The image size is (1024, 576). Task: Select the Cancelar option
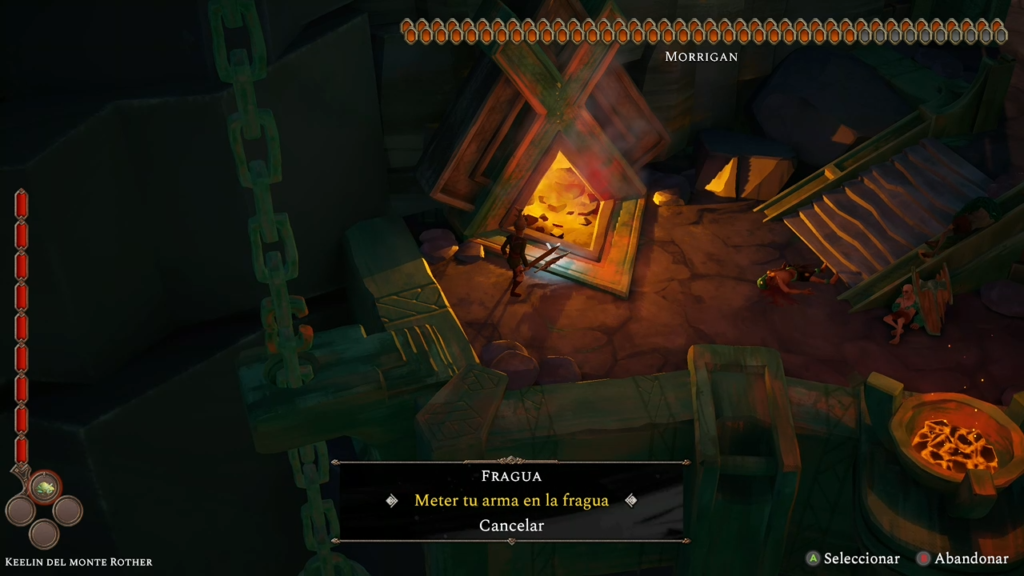click(511, 525)
